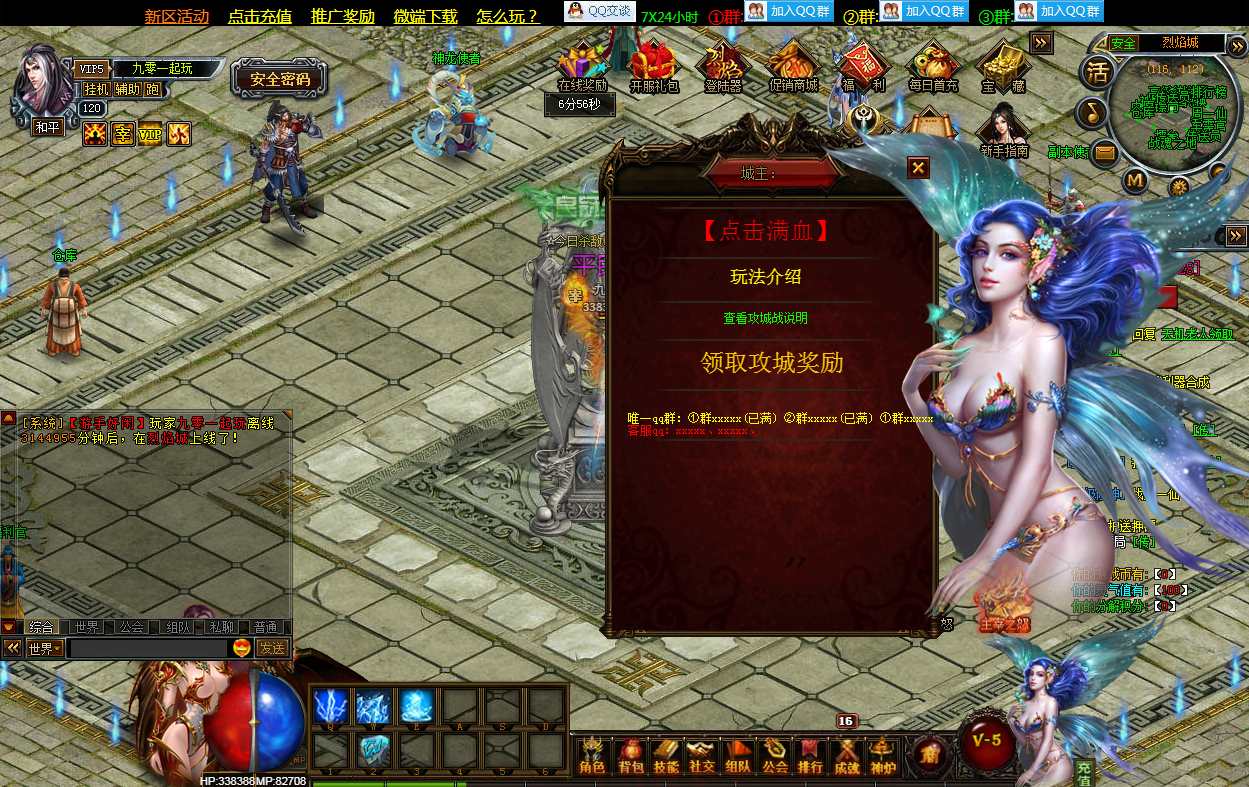Viewport: 1249px width, 787px height.
Task: View the 查看攻城战说明 link
Action: (x=765, y=318)
